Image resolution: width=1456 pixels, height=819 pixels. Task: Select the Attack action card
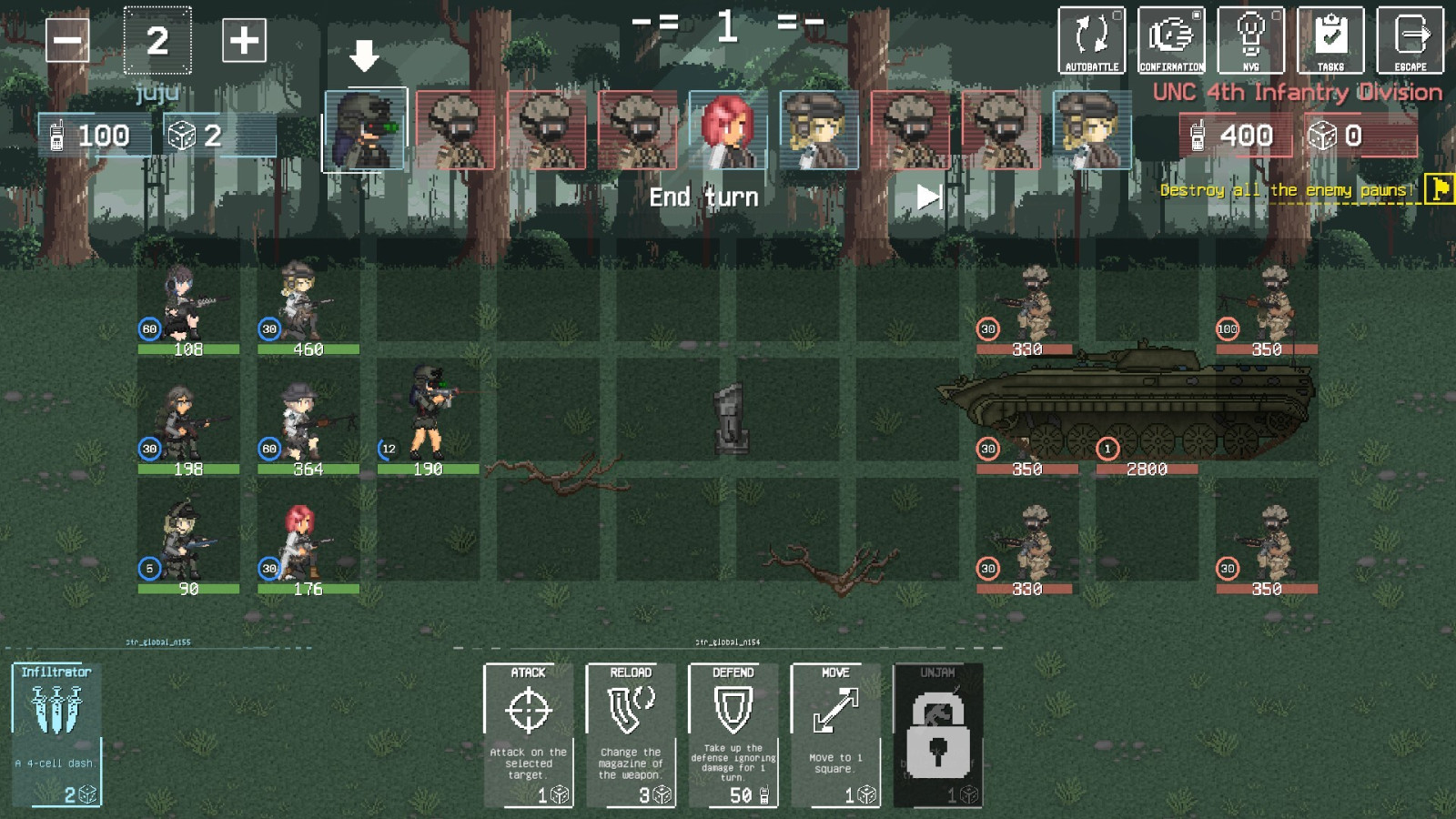point(528,735)
